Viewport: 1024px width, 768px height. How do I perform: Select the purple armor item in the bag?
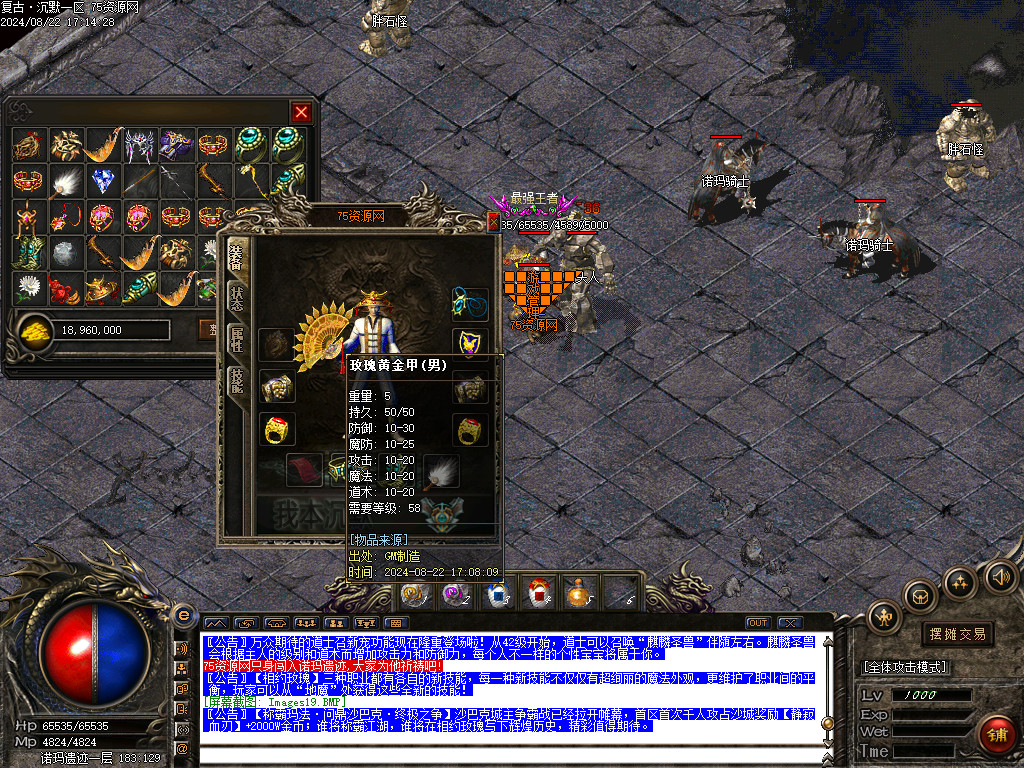point(176,145)
